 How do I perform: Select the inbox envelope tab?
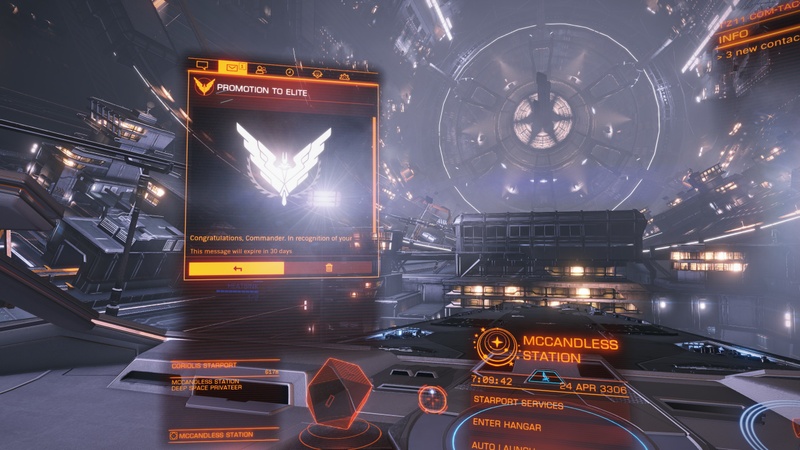233,69
